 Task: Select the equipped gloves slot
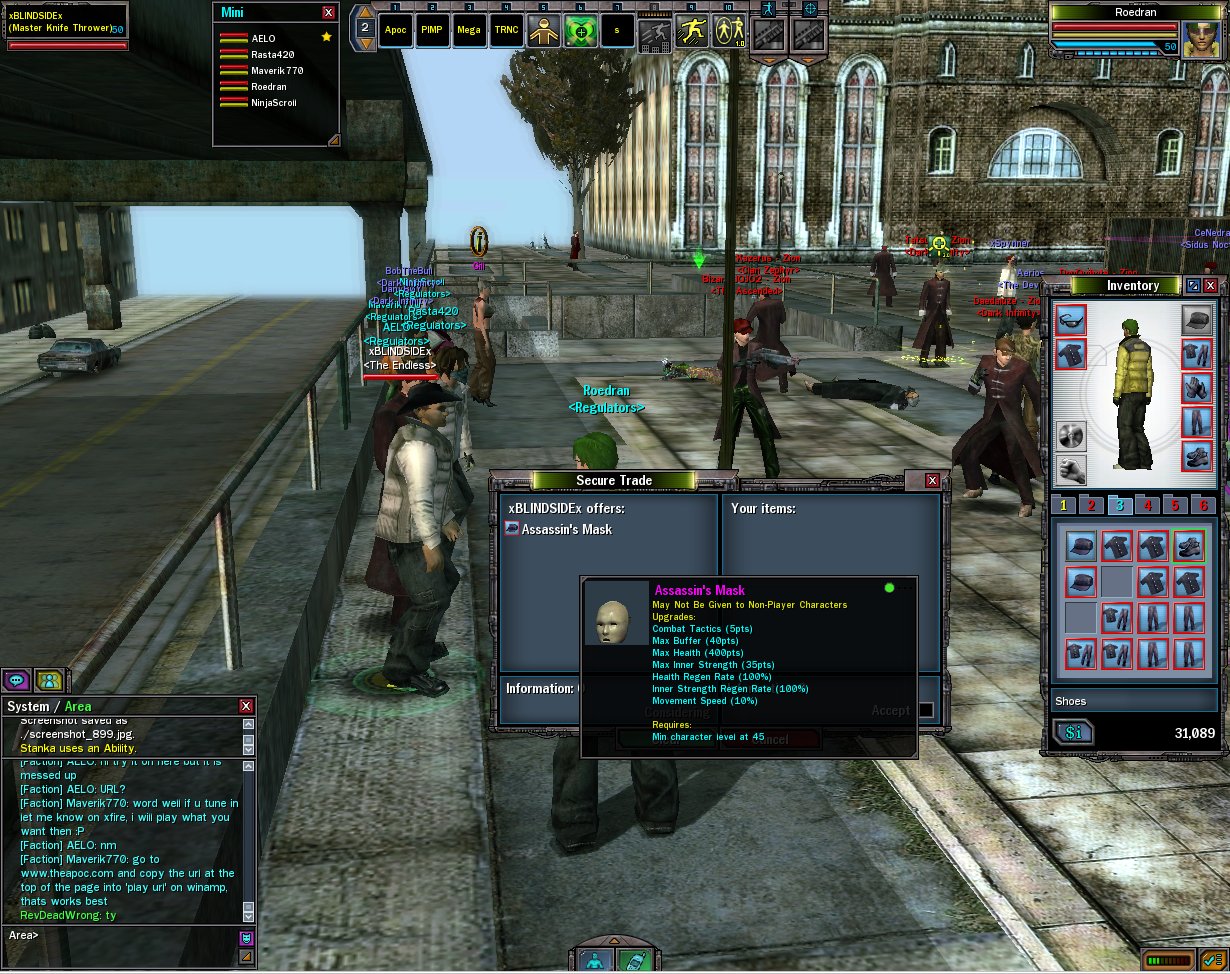[1197, 387]
